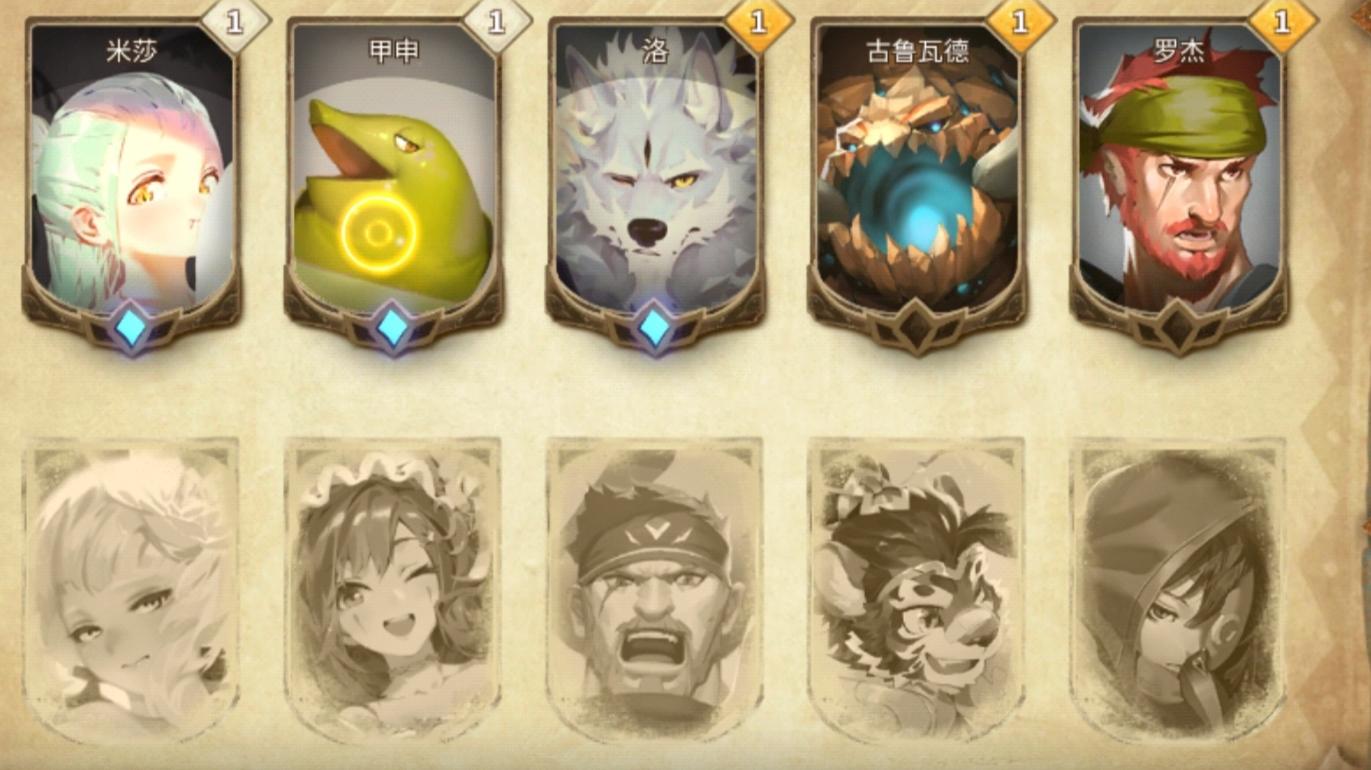The width and height of the screenshot is (1371, 770).
Task: Toggle the blue rarity gem under 甲申
Action: [x=390, y=326]
